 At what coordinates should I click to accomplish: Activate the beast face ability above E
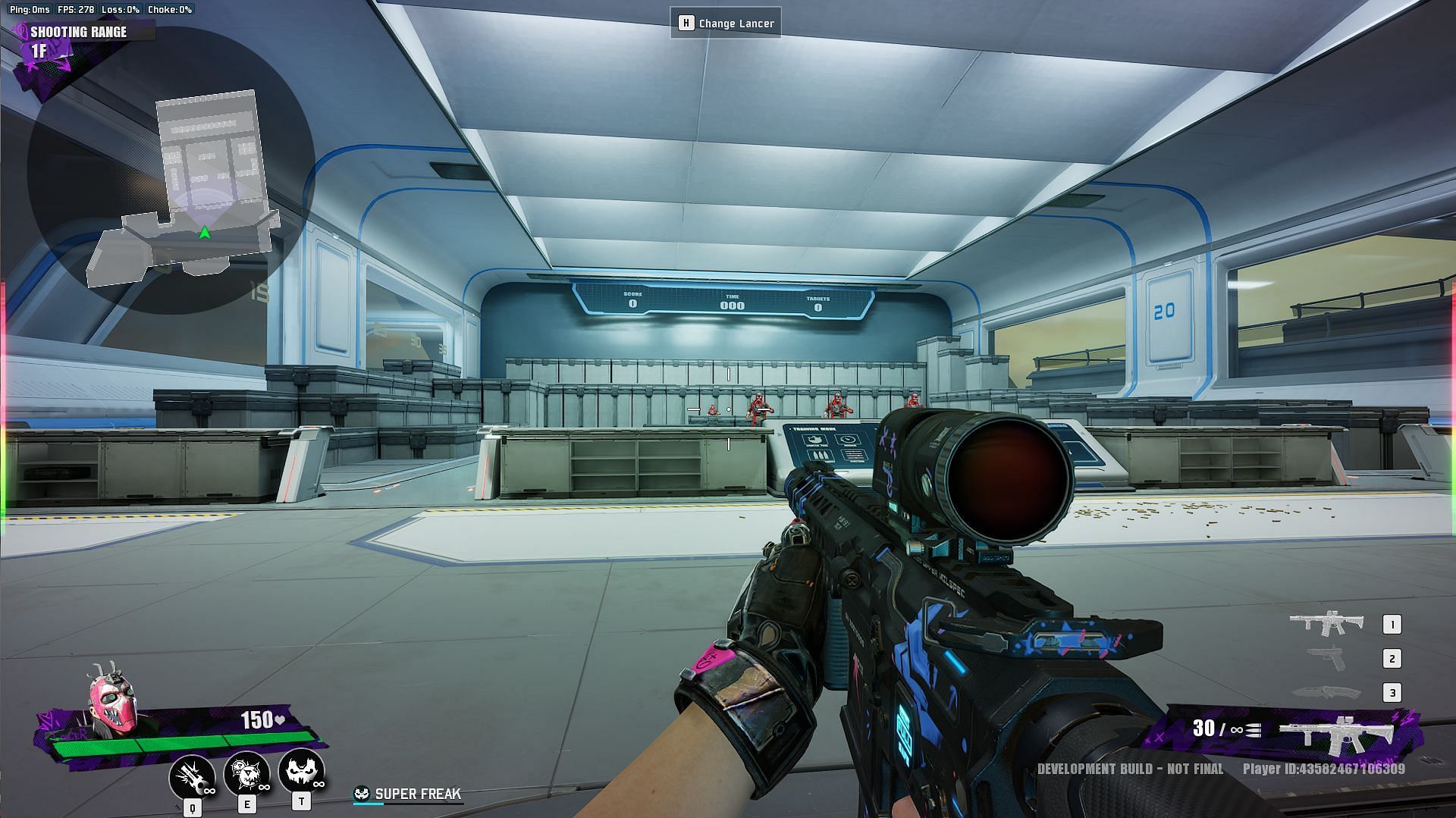coord(246,773)
